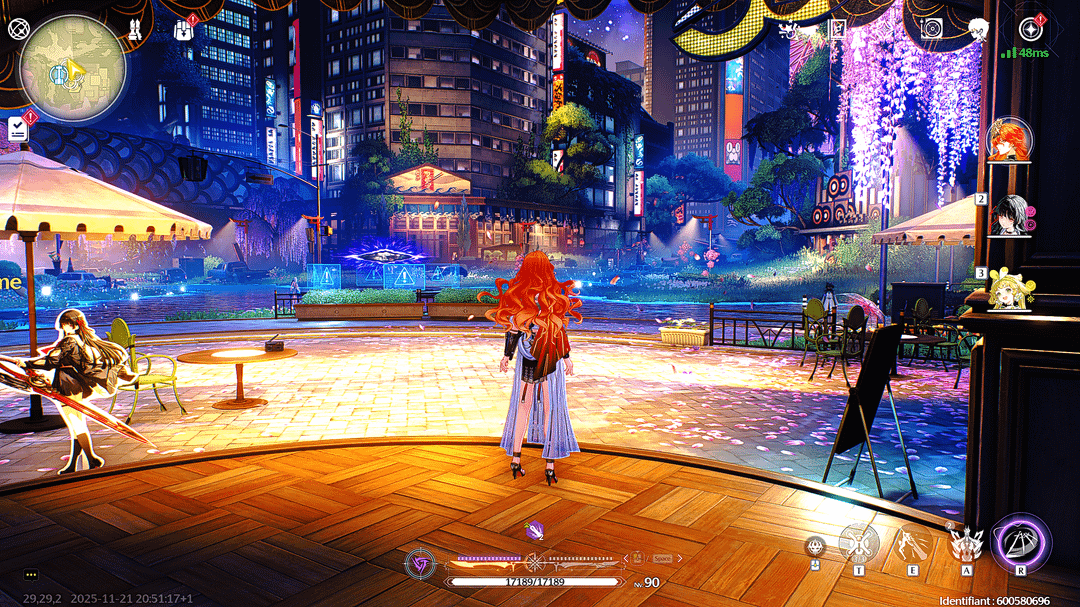Open the chess-pieces icon in the top bar

(134, 28)
